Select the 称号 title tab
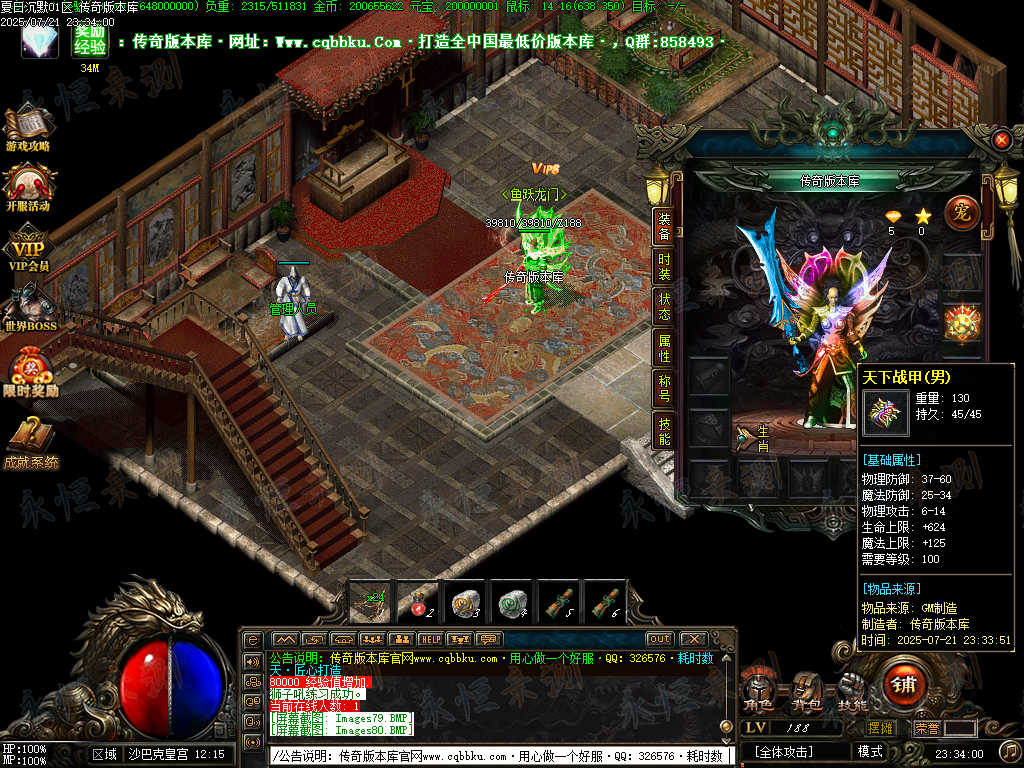The image size is (1024, 768). pyautogui.click(x=664, y=389)
